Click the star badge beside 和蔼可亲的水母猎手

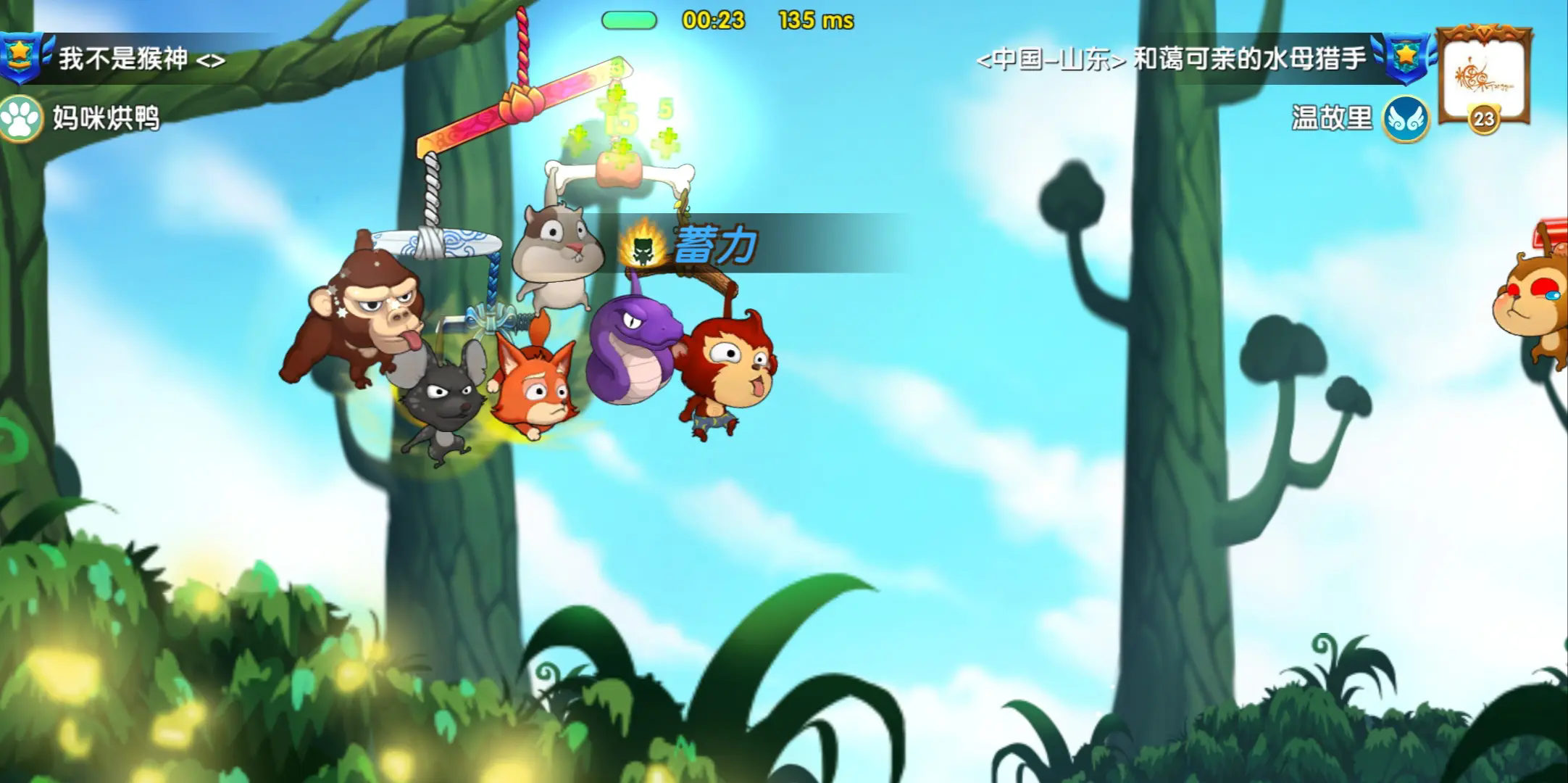coord(1407,57)
